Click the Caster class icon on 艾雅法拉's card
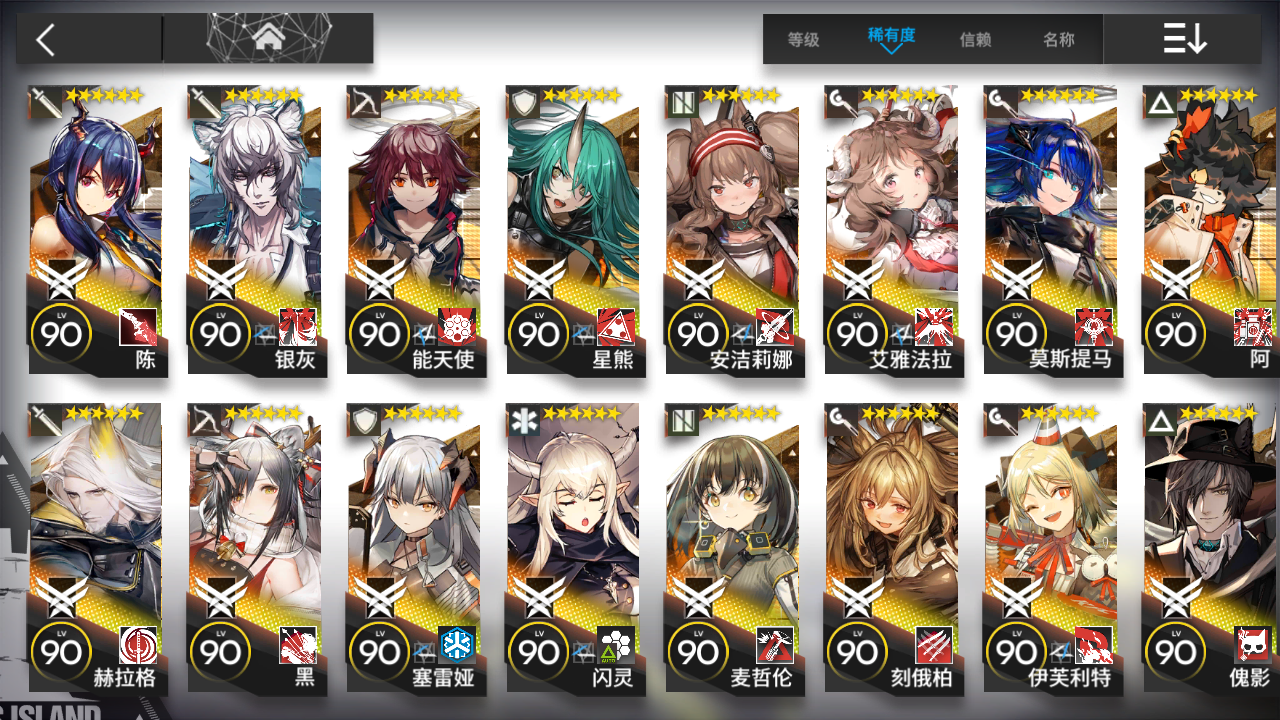The image size is (1280, 720). (x=841, y=101)
